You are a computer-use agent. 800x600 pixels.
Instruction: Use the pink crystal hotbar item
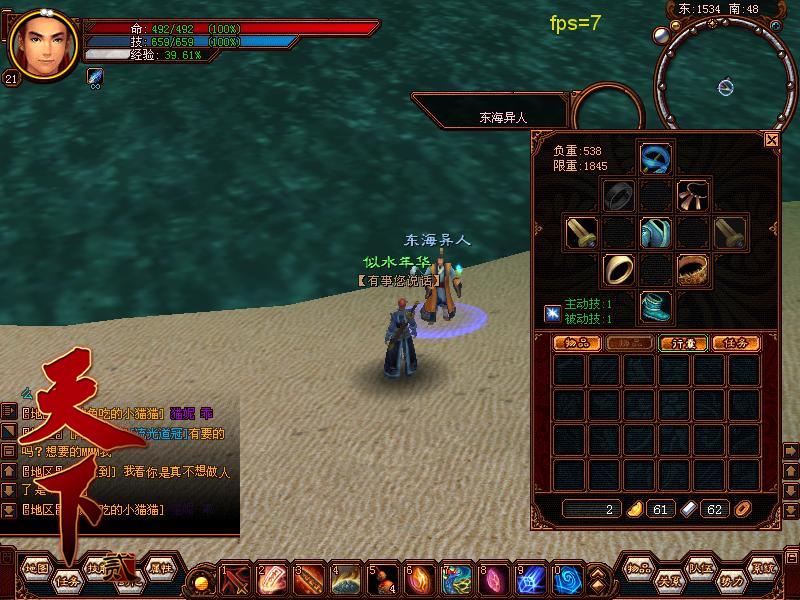(x=493, y=579)
